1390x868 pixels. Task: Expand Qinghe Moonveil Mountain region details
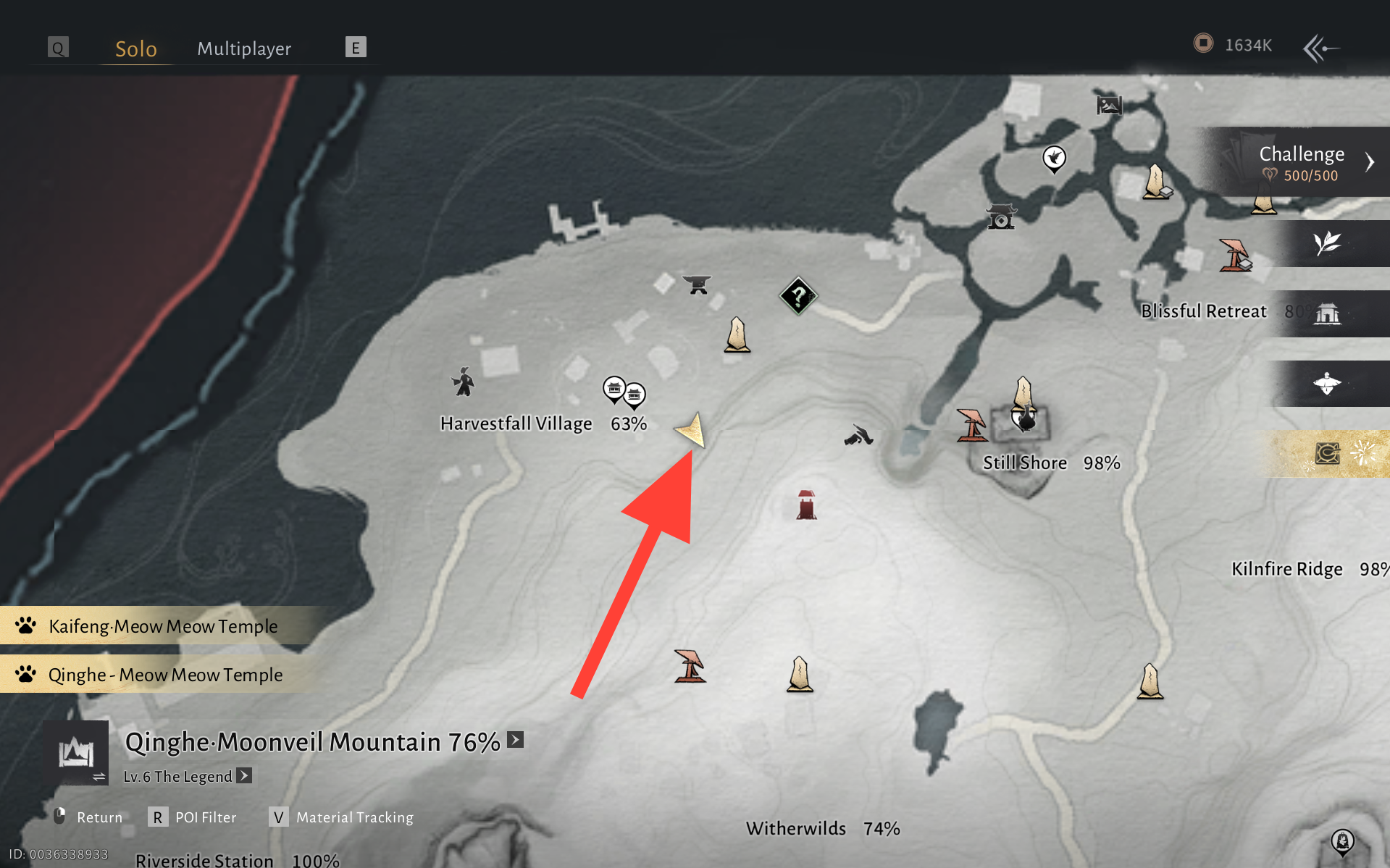pyautogui.click(x=515, y=740)
